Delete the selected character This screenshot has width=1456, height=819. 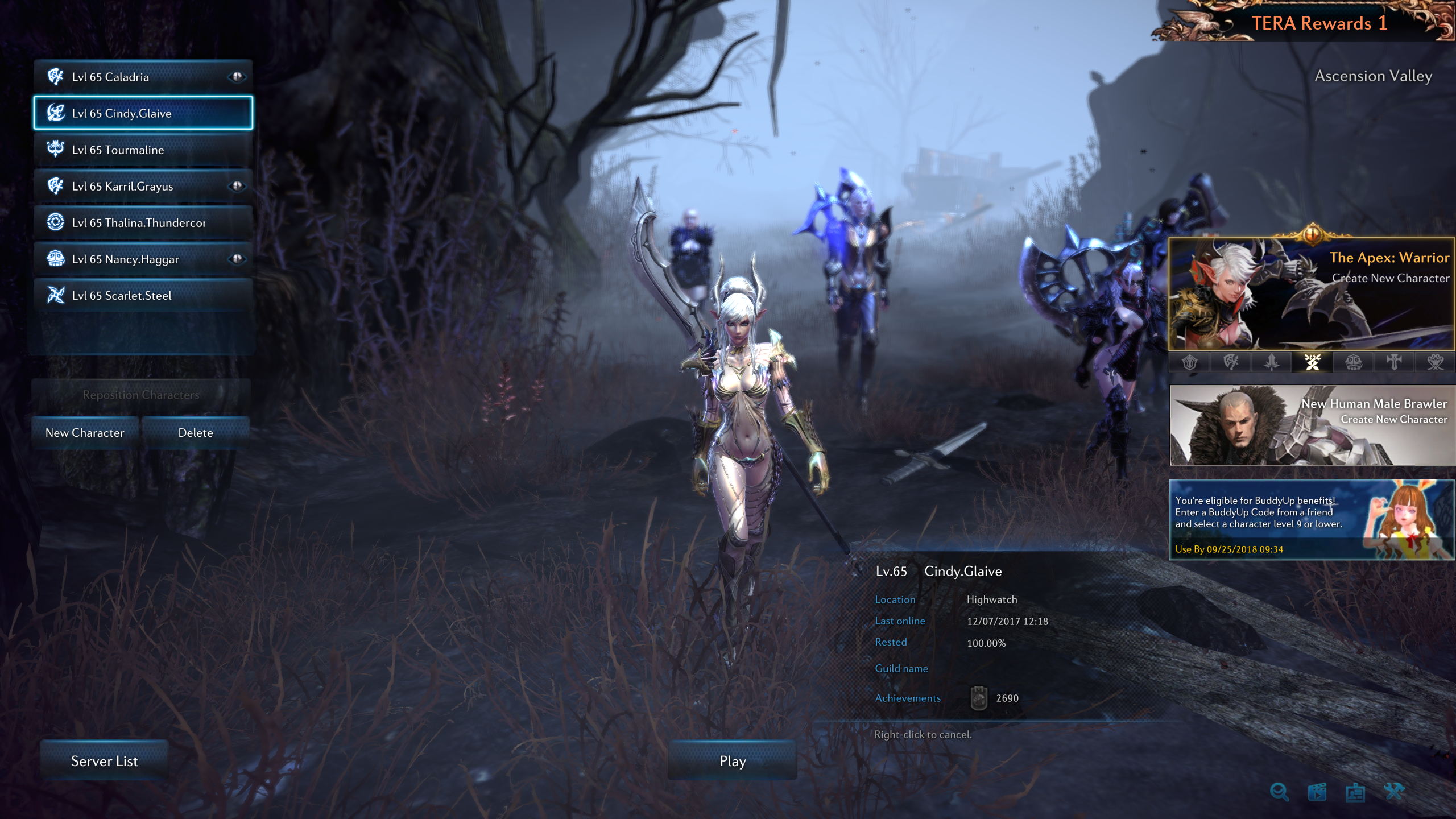(x=196, y=433)
